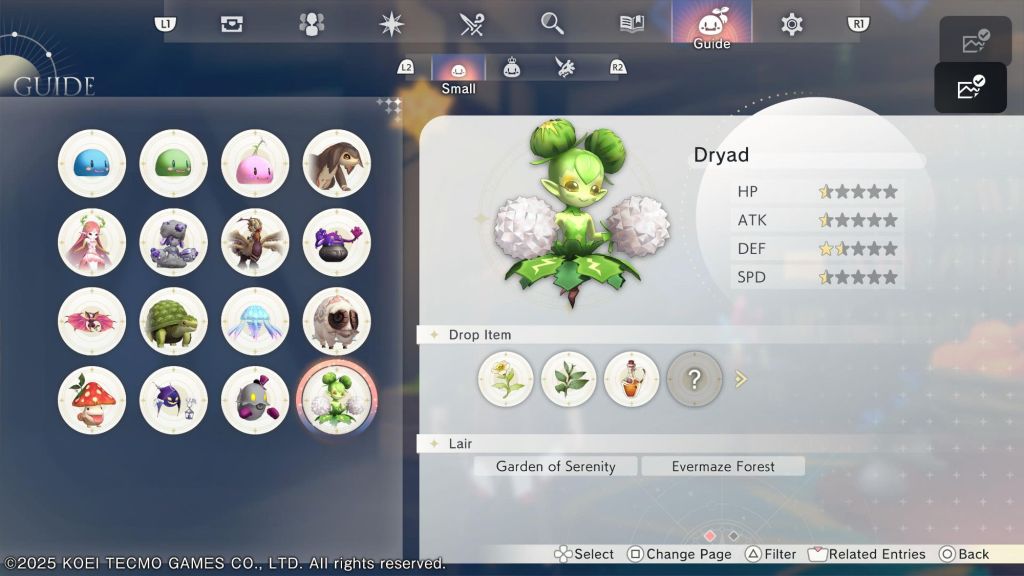Image resolution: width=1024 pixels, height=576 pixels.
Task: Select the fluffy sheep monster entry
Action: pyautogui.click(x=337, y=322)
